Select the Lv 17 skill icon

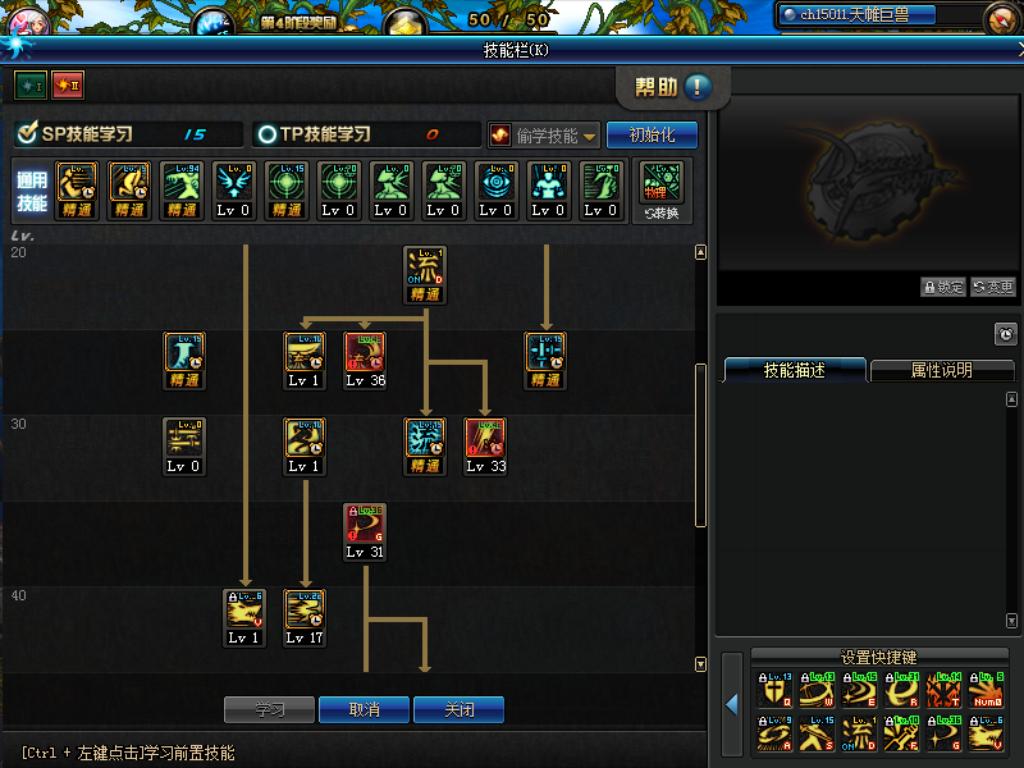pos(305,611)
